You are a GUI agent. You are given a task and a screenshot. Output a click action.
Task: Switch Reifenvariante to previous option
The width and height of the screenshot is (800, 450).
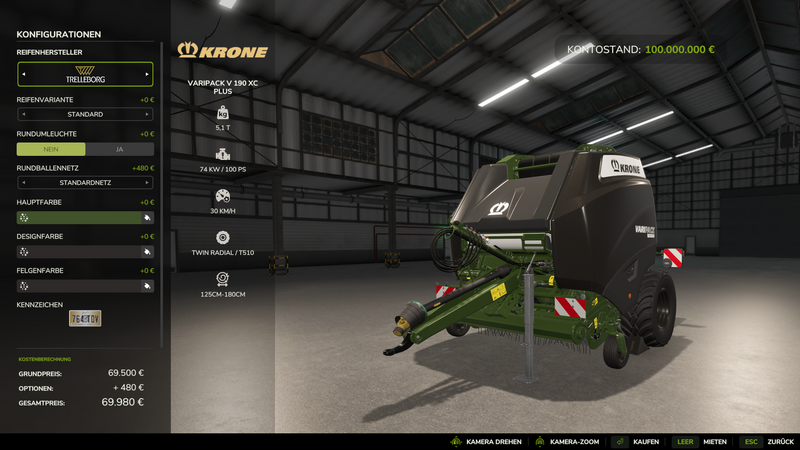23,114
